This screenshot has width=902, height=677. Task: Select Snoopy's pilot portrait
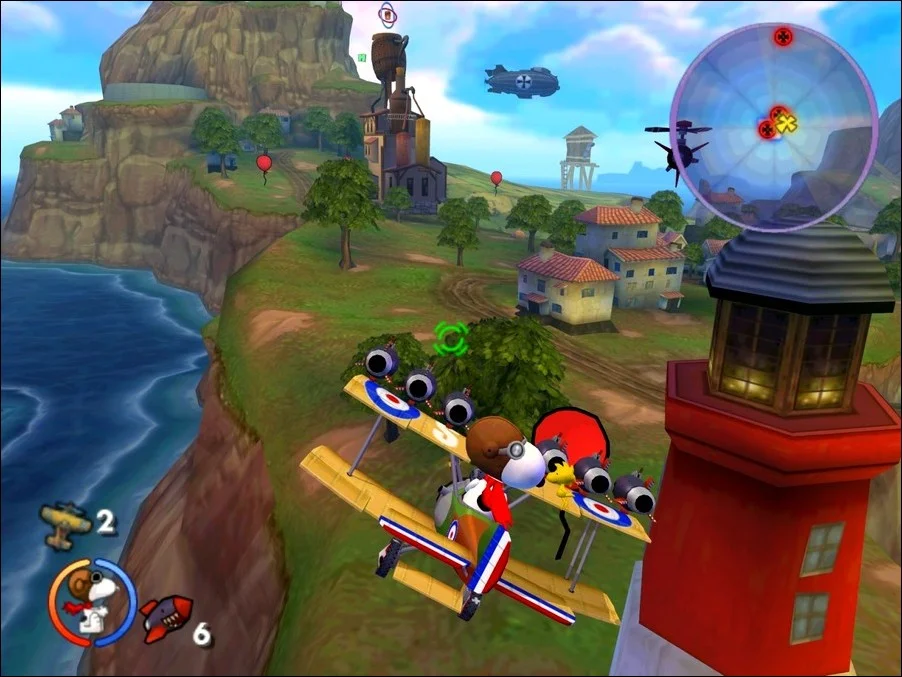pos(92,601)
